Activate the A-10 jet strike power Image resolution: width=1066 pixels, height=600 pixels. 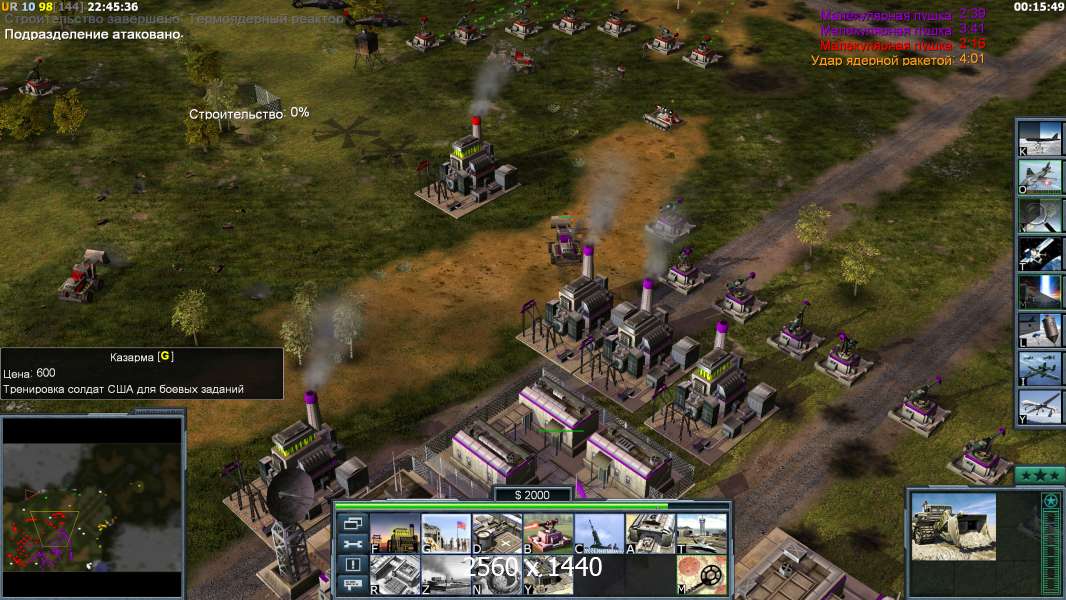pyautogui.click(x=1040, y=175)
